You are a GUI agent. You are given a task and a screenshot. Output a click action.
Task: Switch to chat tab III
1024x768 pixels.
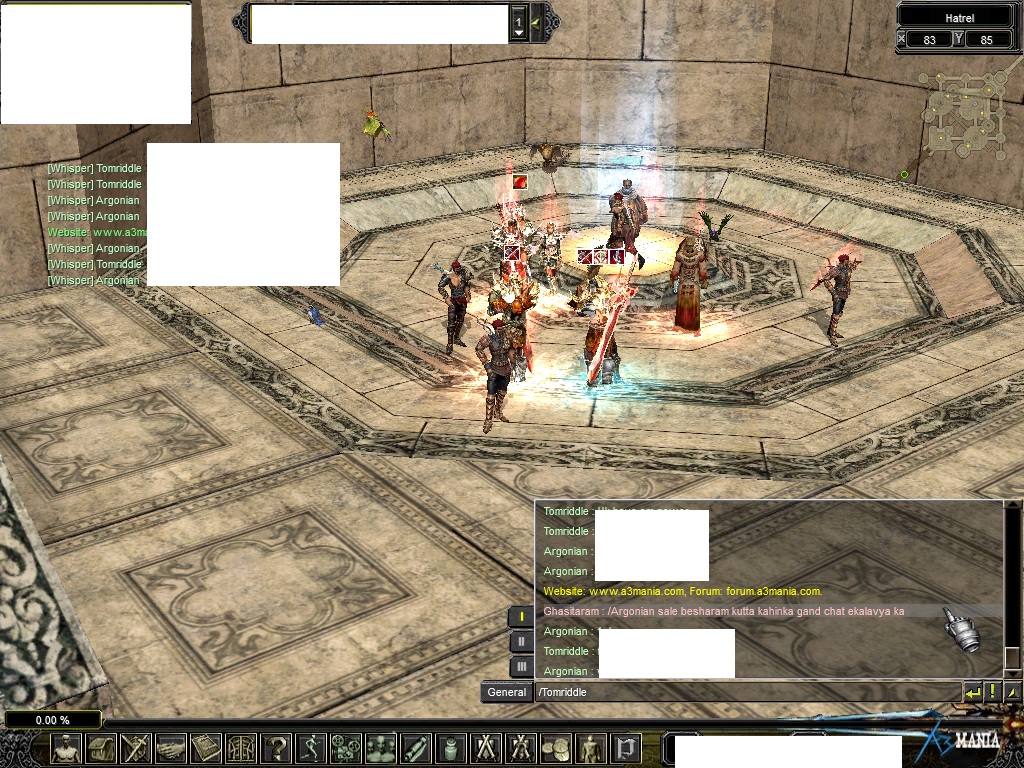pos(521,666)
